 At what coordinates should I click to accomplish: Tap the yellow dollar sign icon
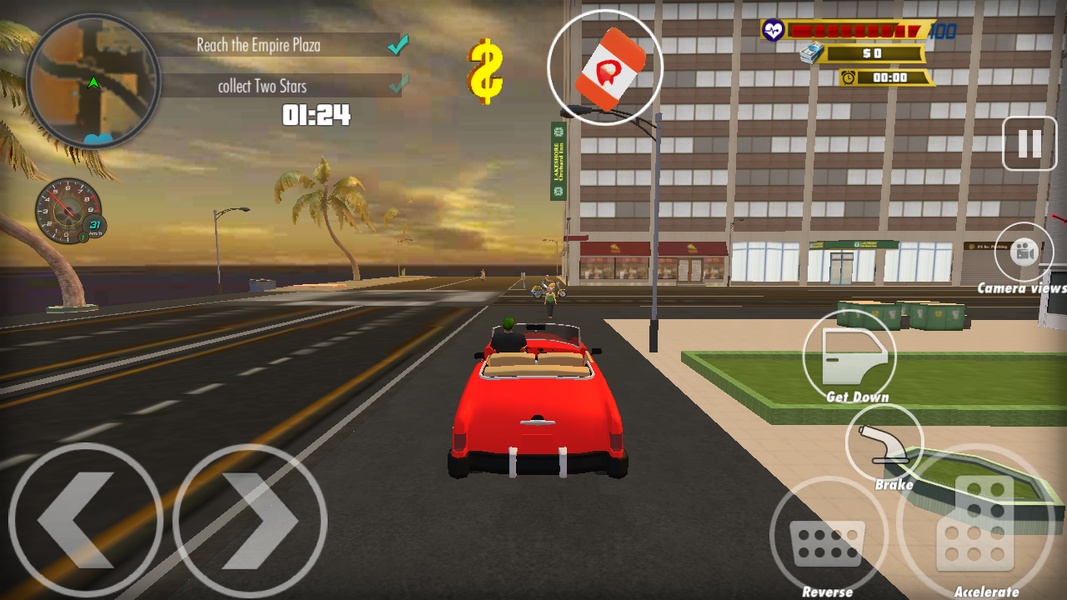pyautogui.click(x=486, y=71)
